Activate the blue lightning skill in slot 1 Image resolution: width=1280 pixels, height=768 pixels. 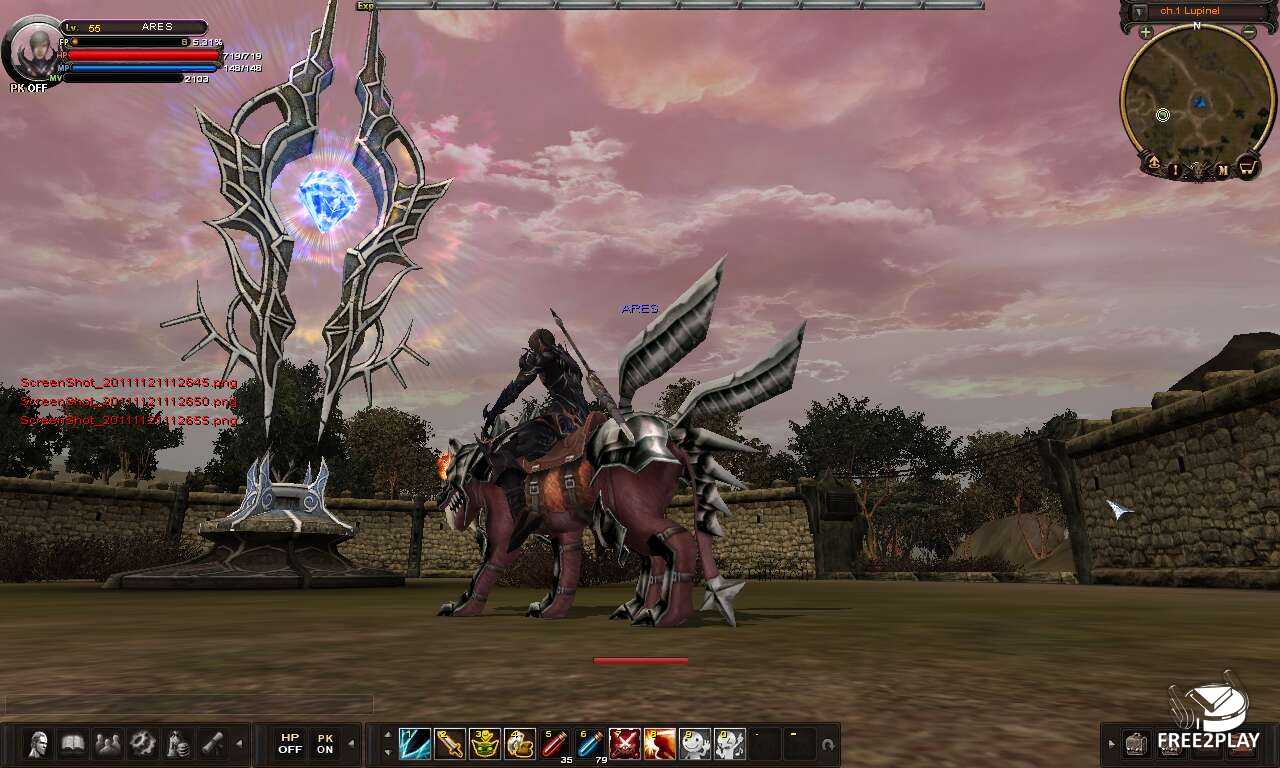[414, 744]
